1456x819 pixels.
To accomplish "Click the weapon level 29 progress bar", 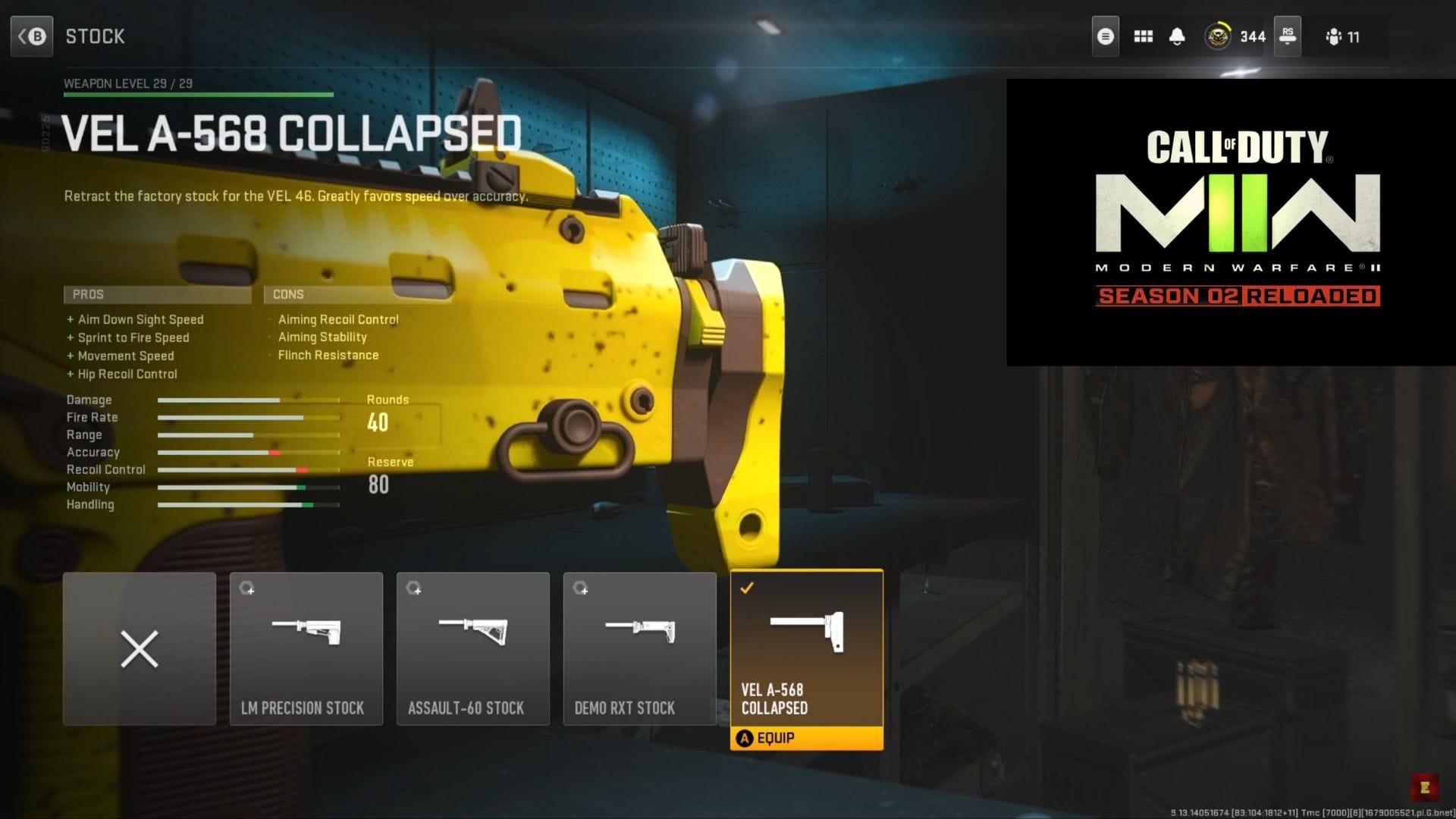I will (x=197, y=94).
